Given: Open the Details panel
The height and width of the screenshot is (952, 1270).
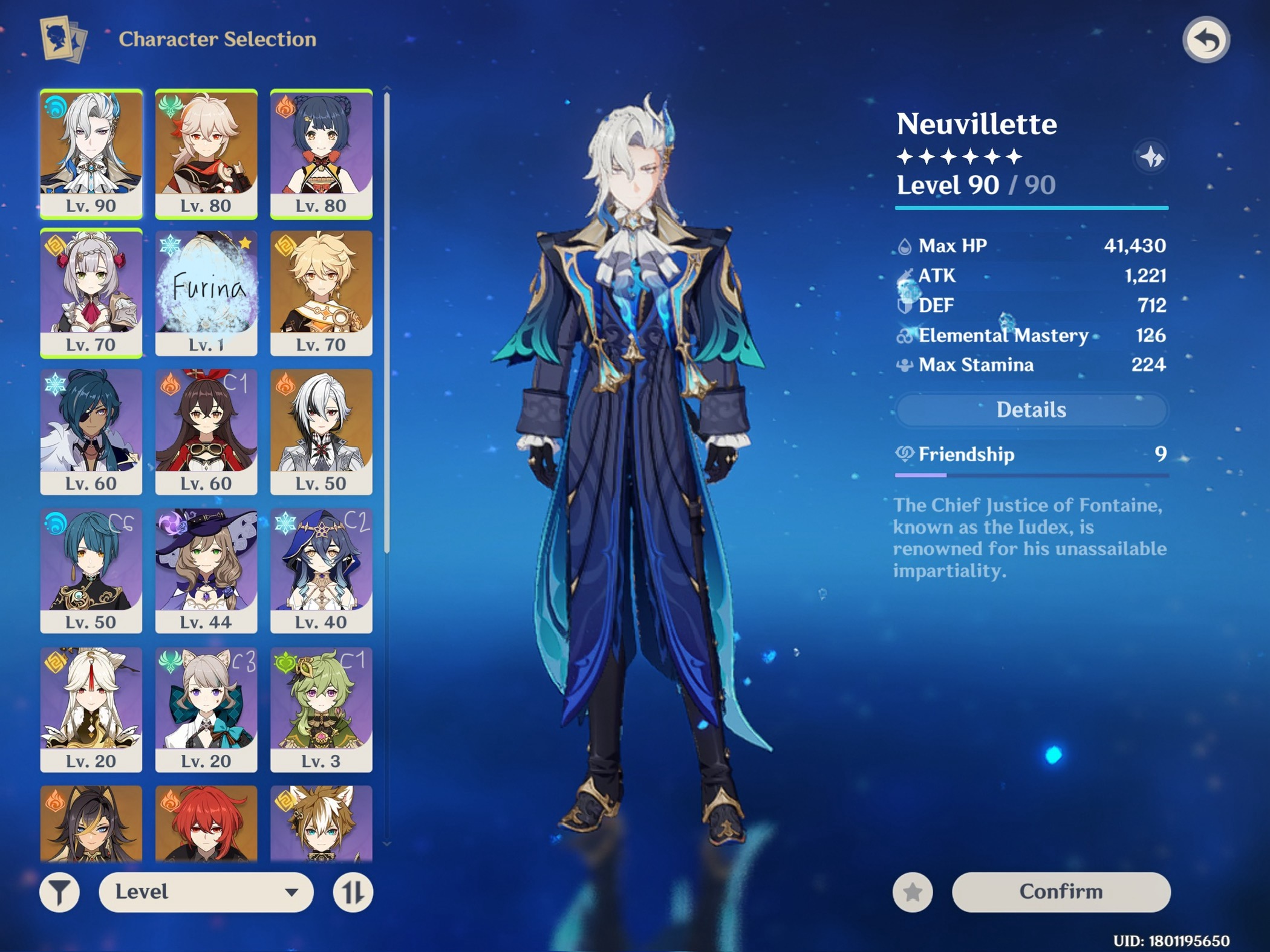Looking at the screenshot, I should coord(1030,410).
